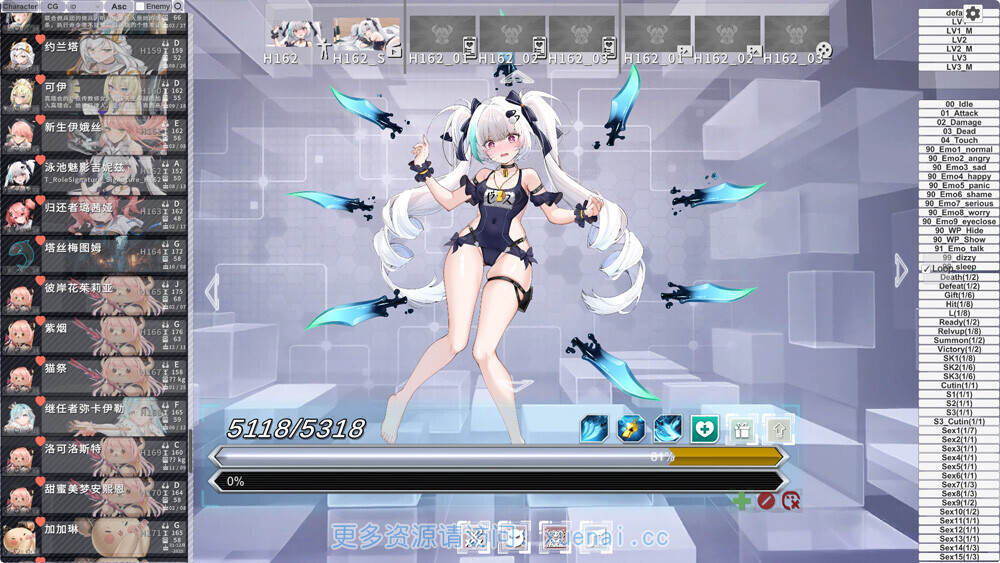The width and height of the screenshot is (1000, 563).
Task: Open the gear settings icon
Action: pyautogui.click(x=973, y=13)
